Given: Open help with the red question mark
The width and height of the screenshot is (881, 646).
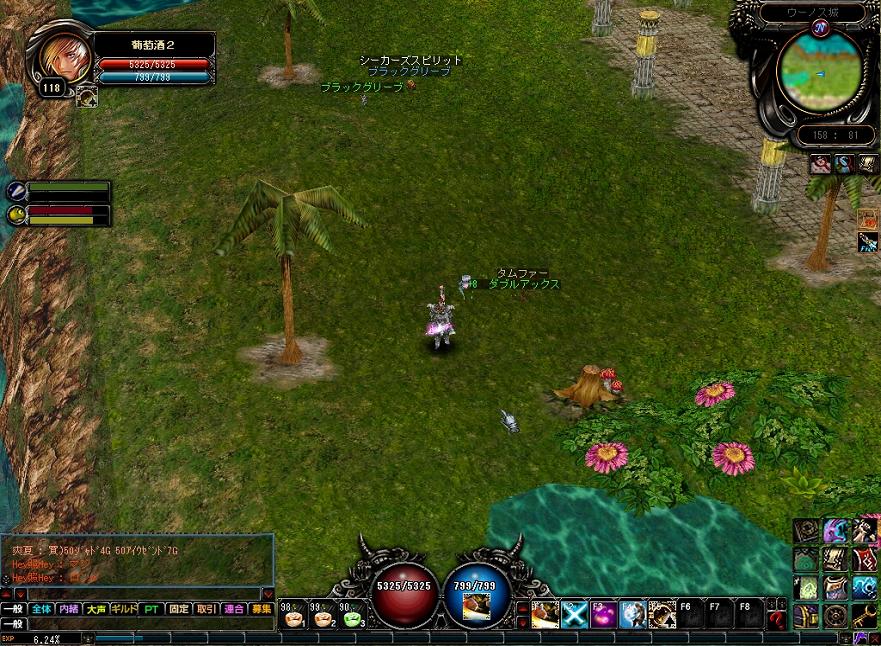Looking at the screenshot, I should (777, 620).
